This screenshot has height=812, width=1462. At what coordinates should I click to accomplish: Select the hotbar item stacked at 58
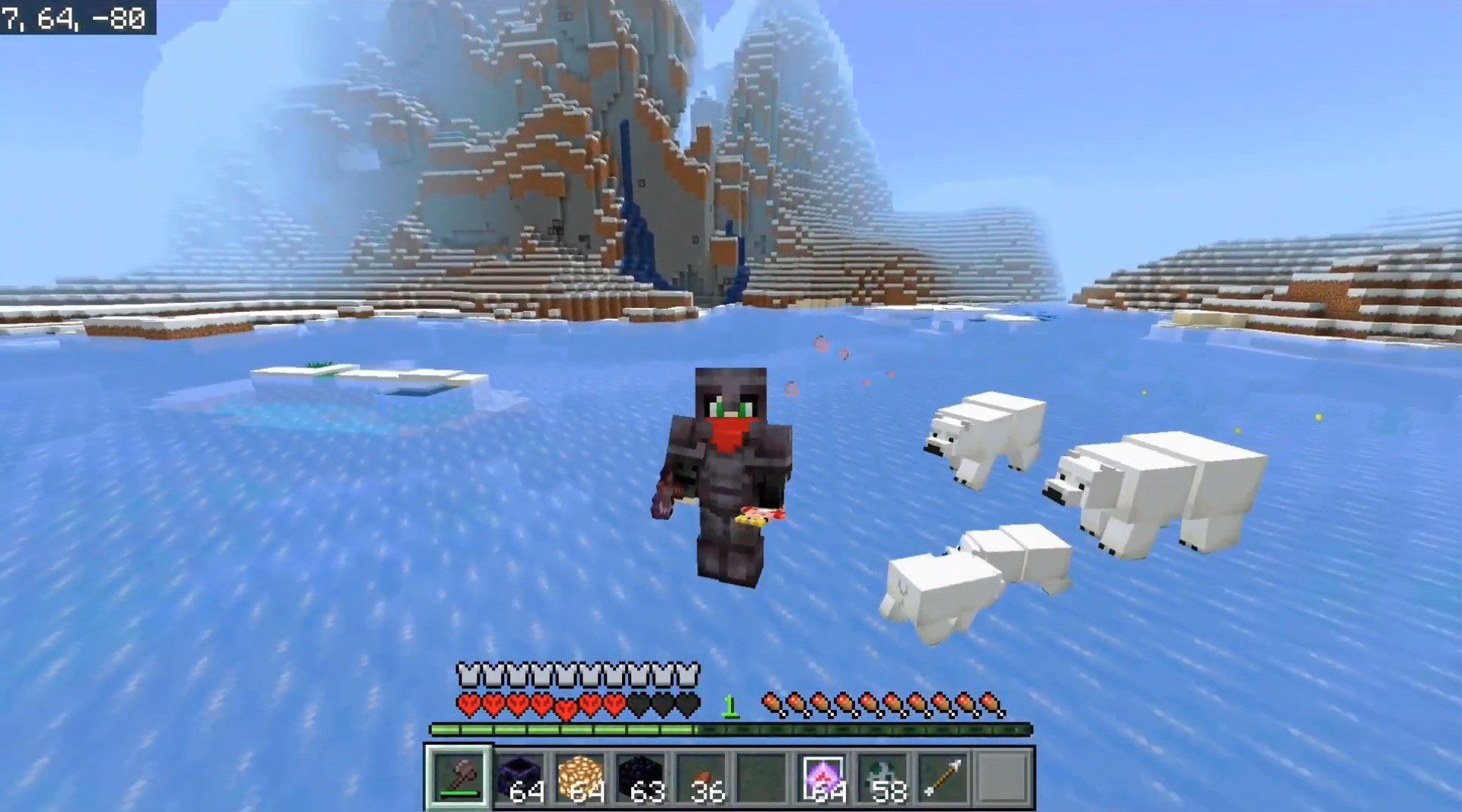(883, 778)
